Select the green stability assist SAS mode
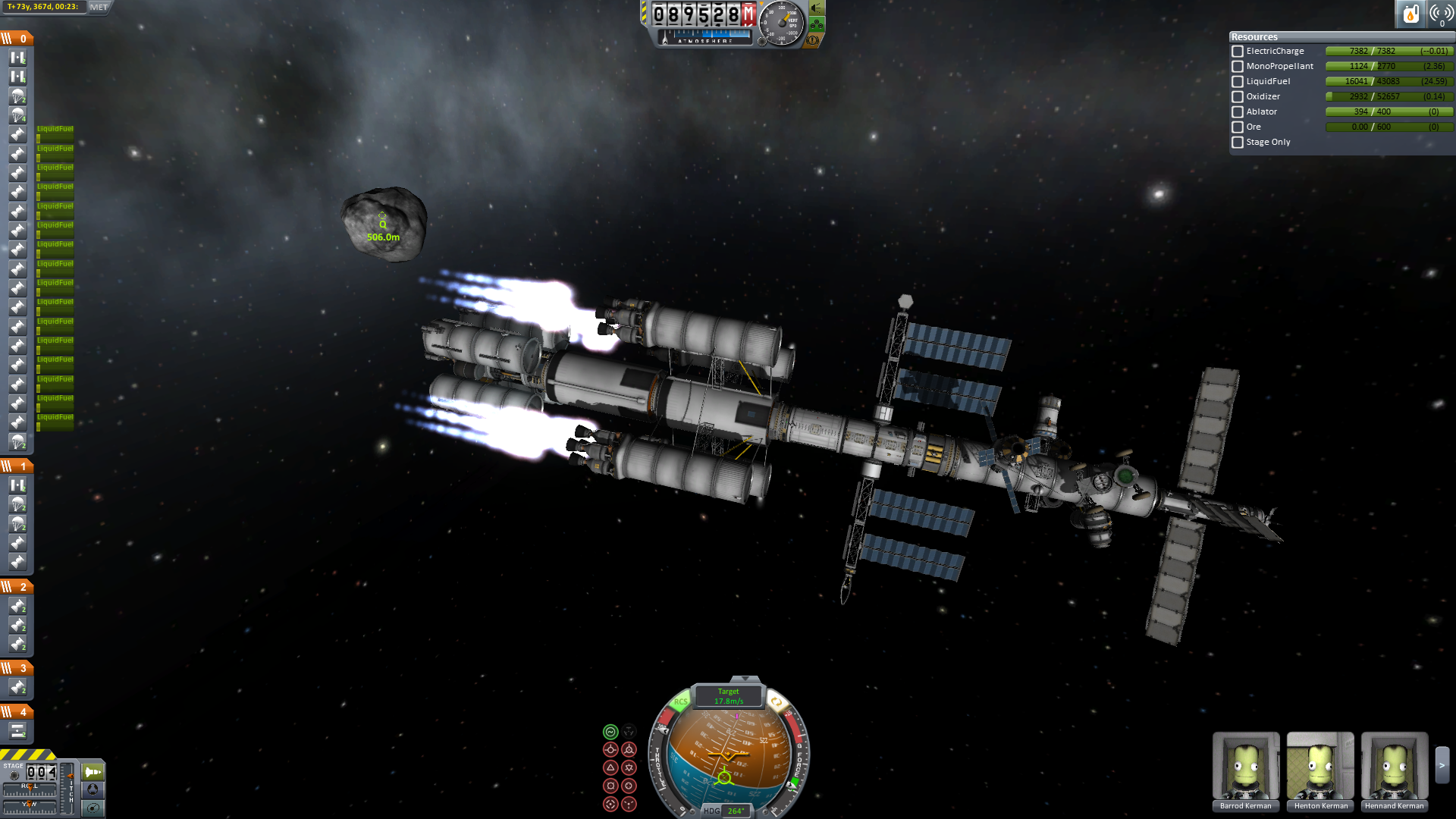 coord(610,732)
